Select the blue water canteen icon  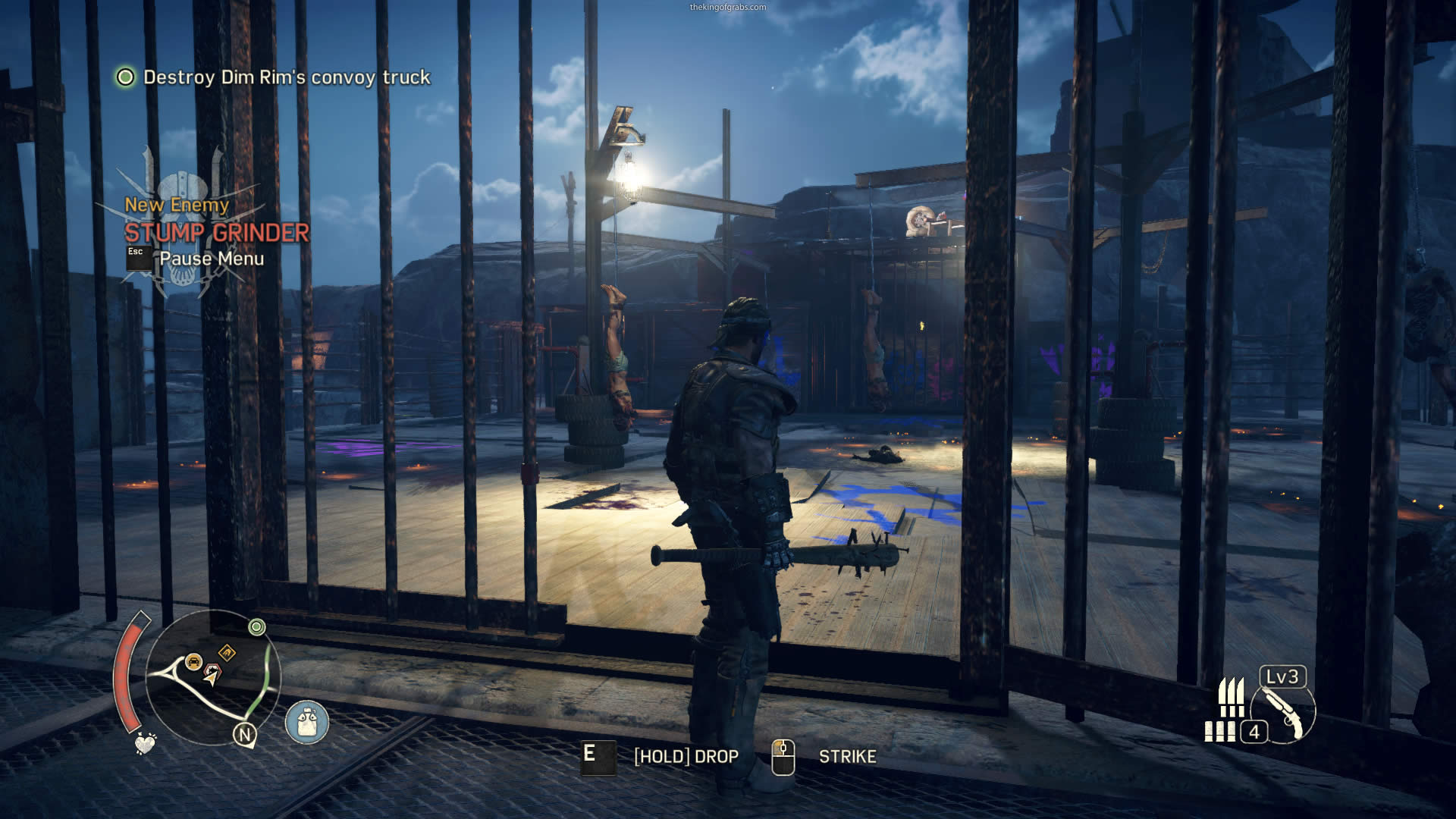click(x=306, y=721)
